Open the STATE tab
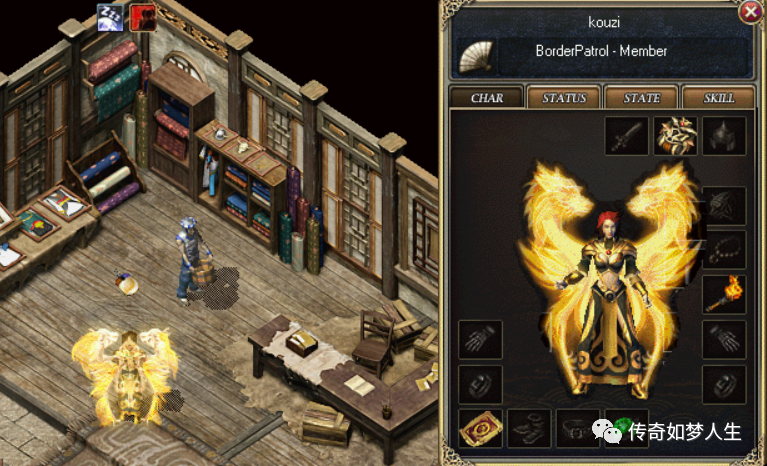 coord(641,98)
